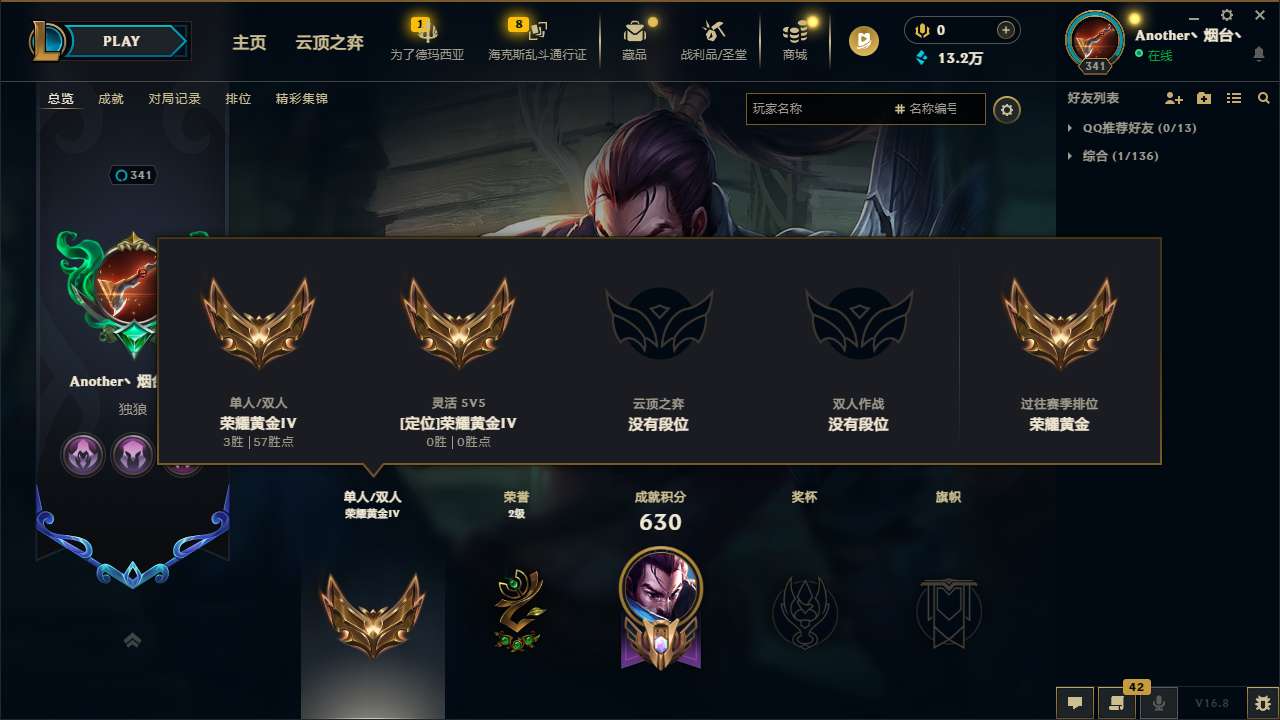Open the Collection (藏品) panel

point(635,39)
